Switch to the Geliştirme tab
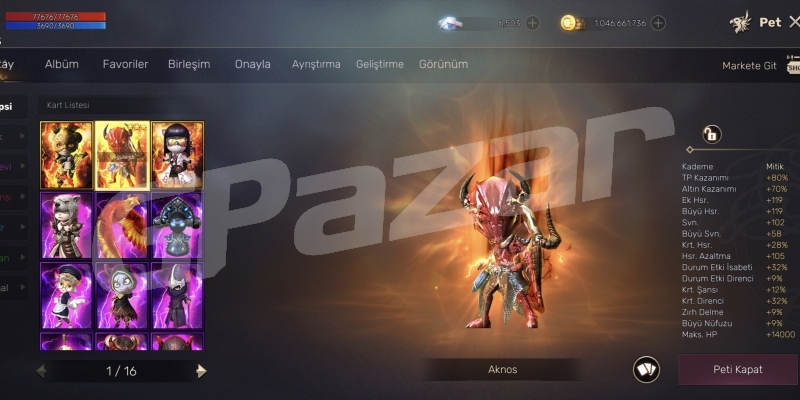The image size is (800, 400). (x=380, y=64)
